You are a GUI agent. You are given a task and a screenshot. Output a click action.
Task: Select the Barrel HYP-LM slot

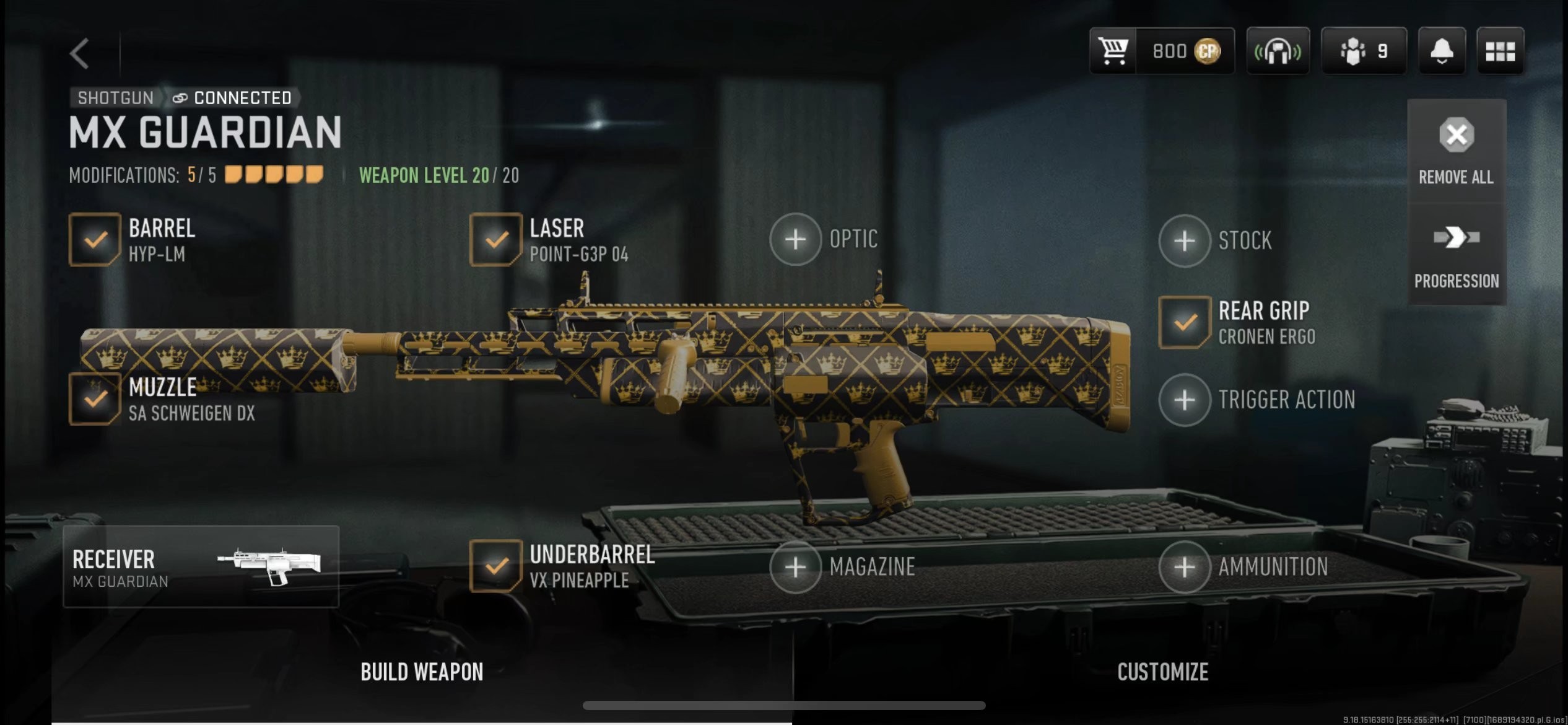[x=95, y=240]
